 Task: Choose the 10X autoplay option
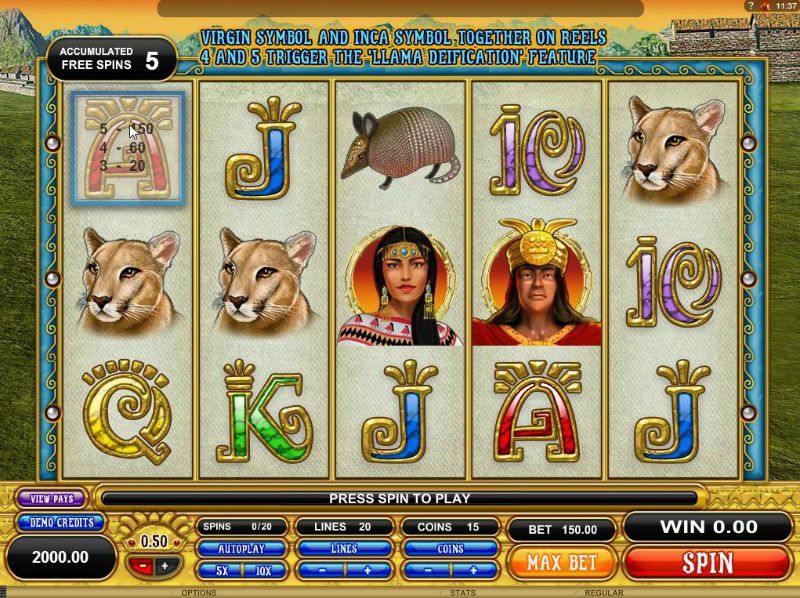264,569
